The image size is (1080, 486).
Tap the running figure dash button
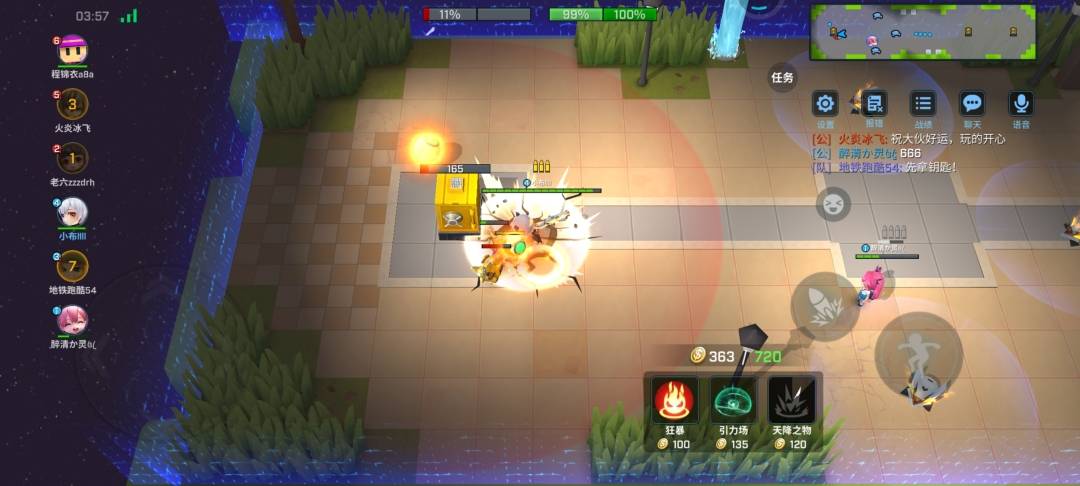pos(918,353)
